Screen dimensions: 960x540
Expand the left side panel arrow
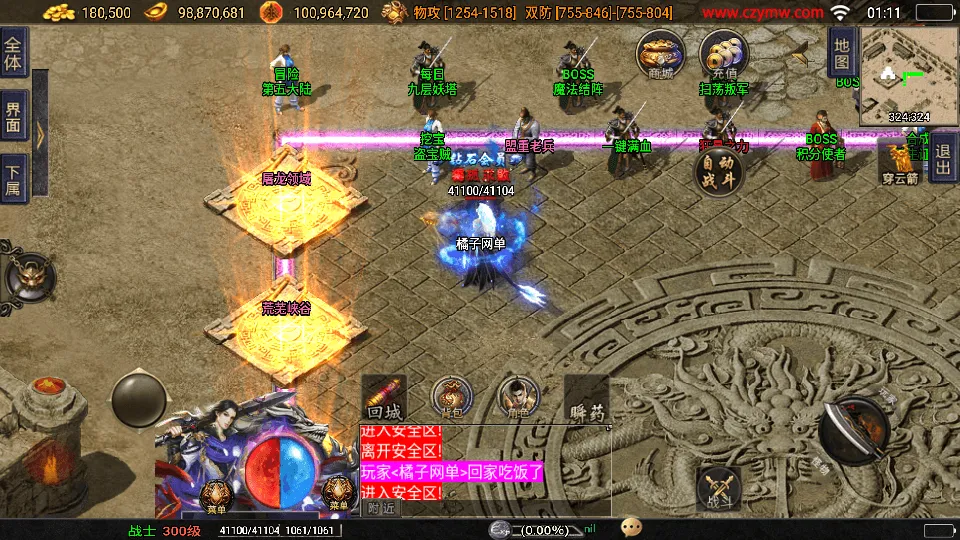(x=40, y=134)
